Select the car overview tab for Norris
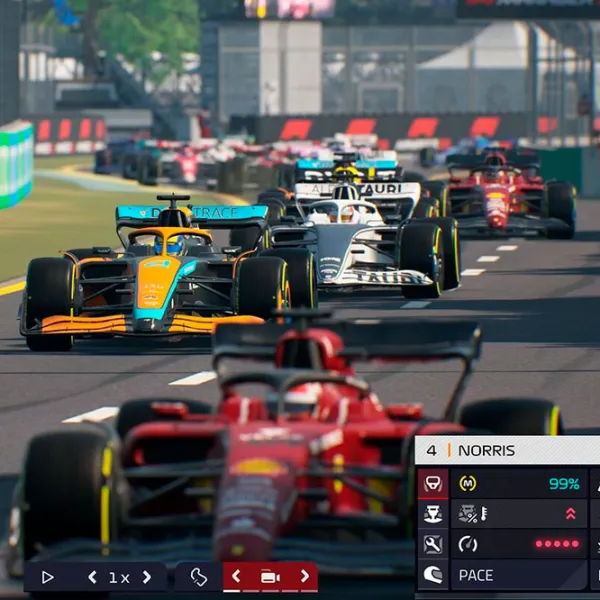The height and width of the screenshot is (600, 600). [433, 484]
